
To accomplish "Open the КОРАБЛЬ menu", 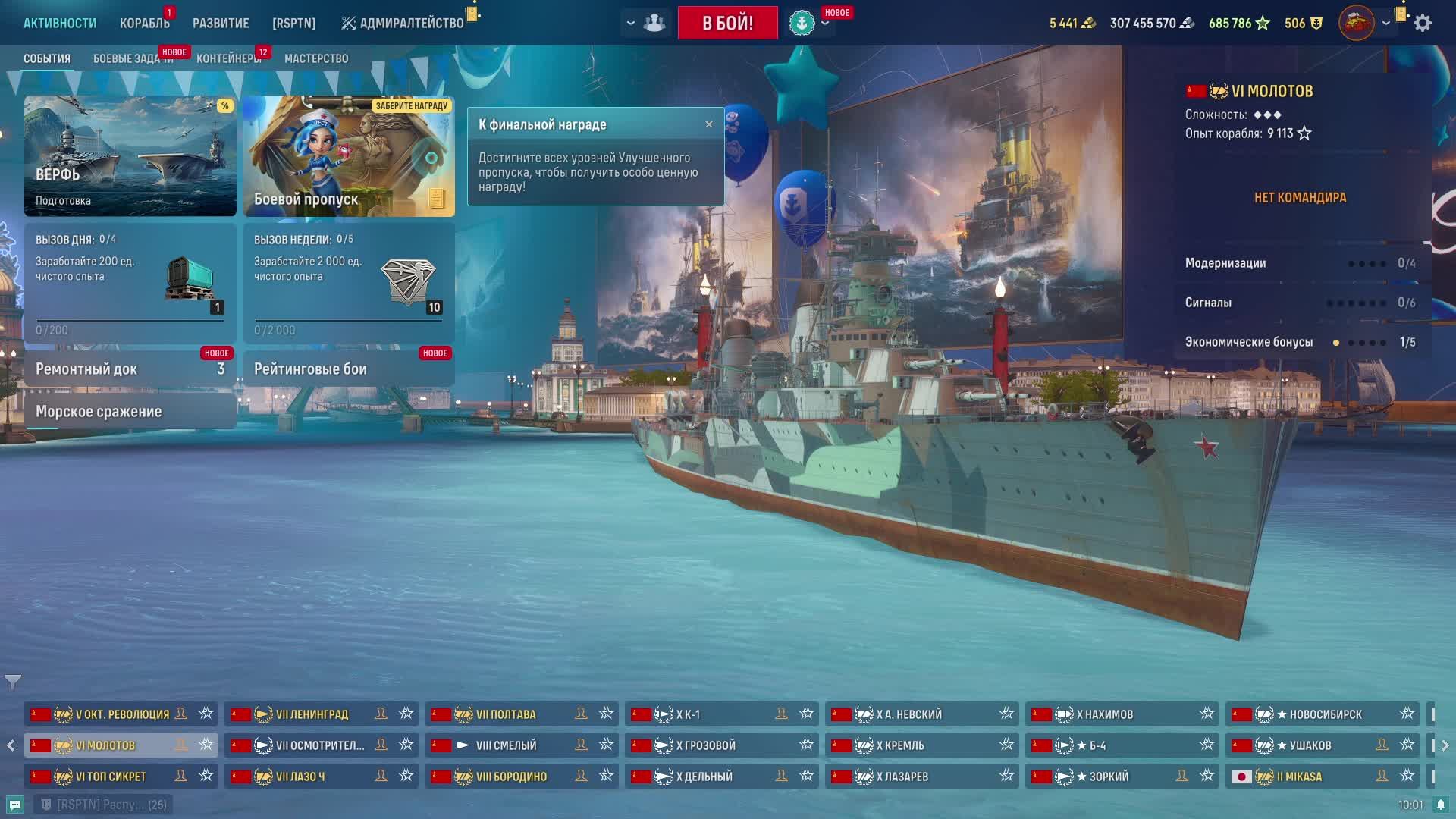I will (x=144, y=24).
